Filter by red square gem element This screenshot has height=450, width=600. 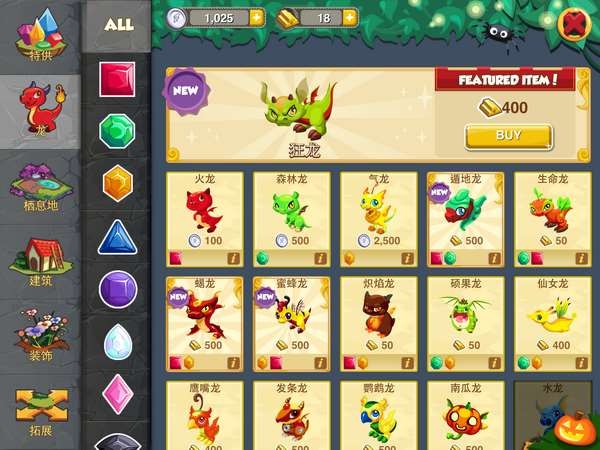tap(118, 79)
